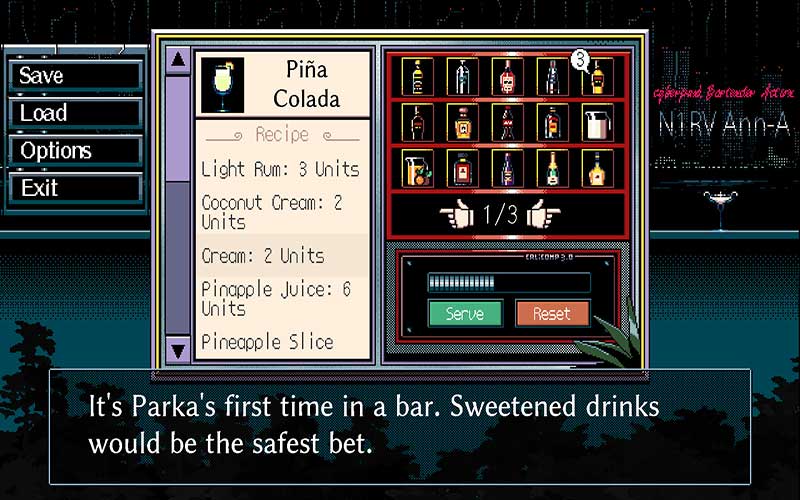Click the recipe list's down arrow

(178, 349)
